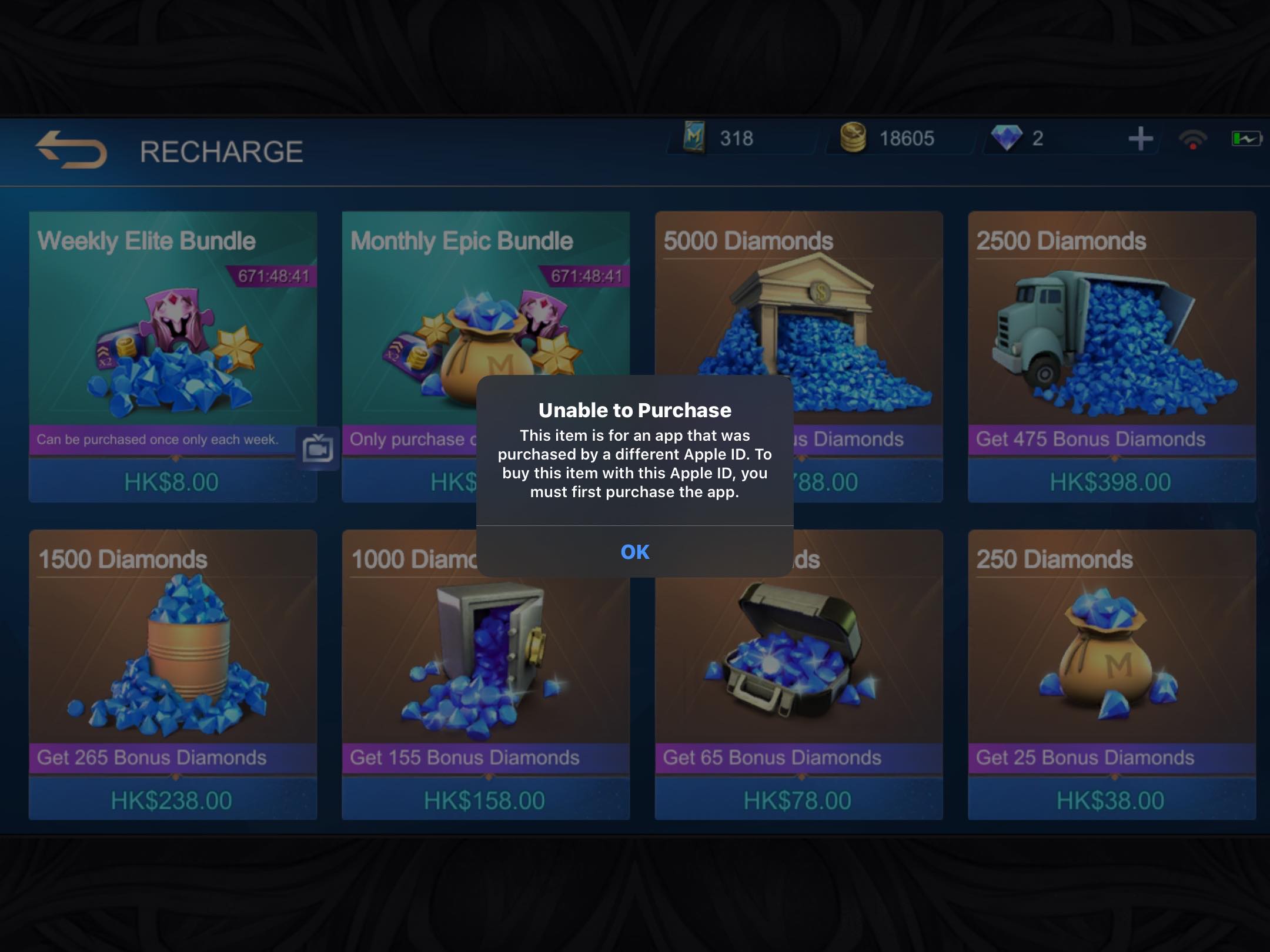Go back using the Recharge back arrow

(x=71, y=150)
